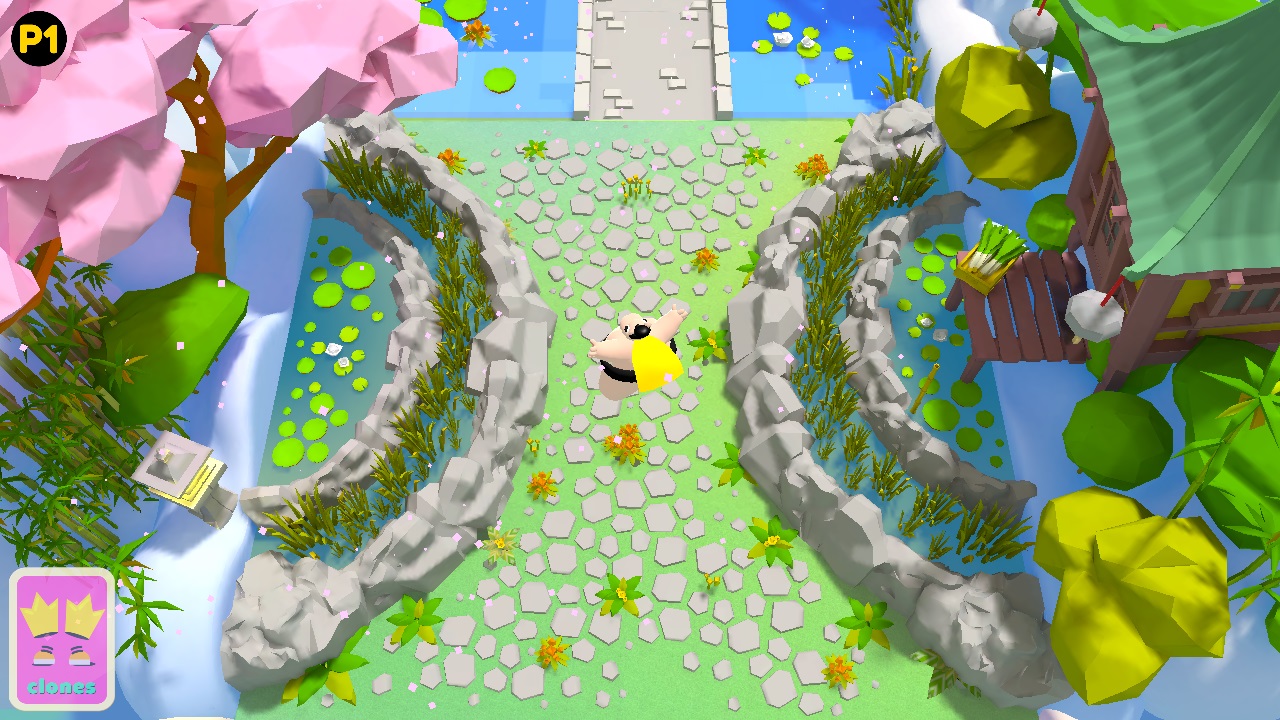Click the small yellow text marker above the path
The image size is (1280, 720).
point(633,186)
